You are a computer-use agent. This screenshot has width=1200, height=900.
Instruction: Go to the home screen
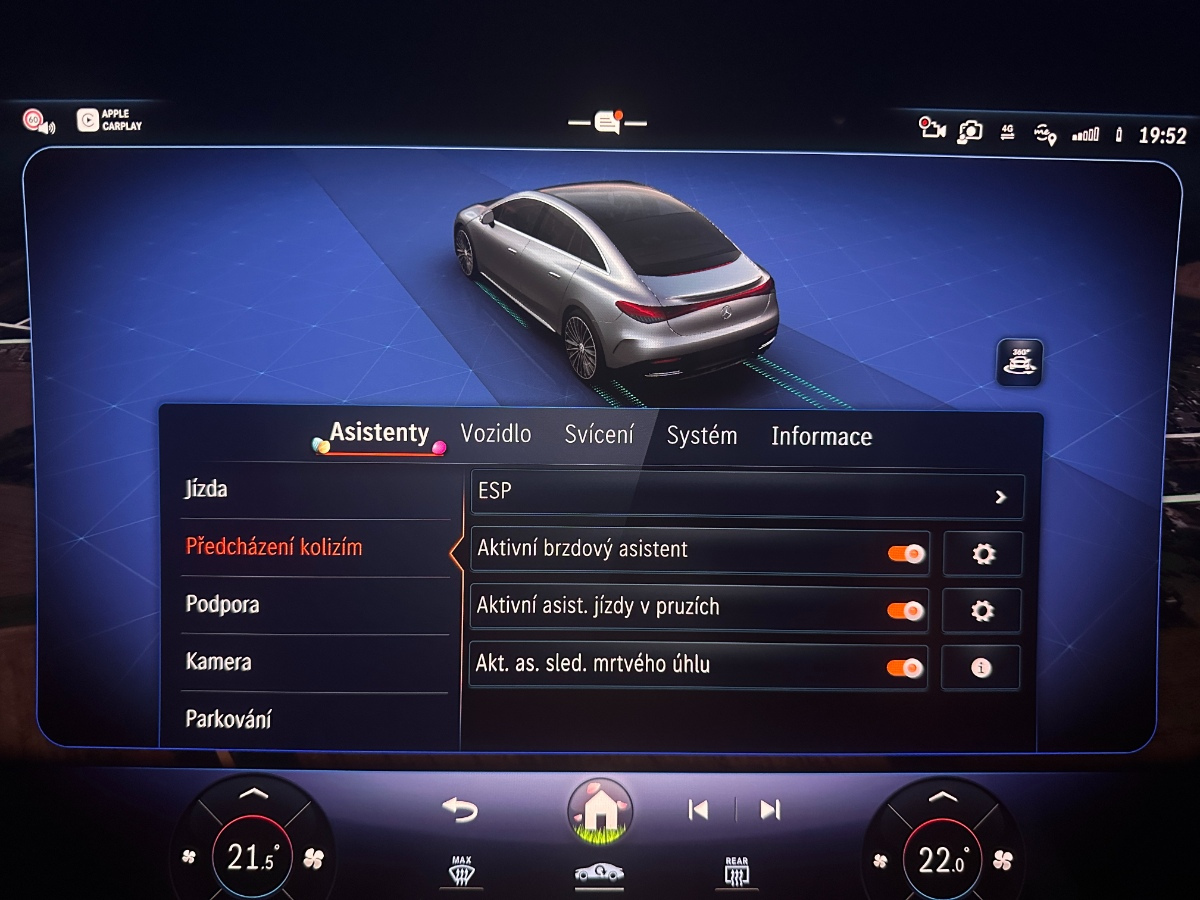click(x=600, y=810)
